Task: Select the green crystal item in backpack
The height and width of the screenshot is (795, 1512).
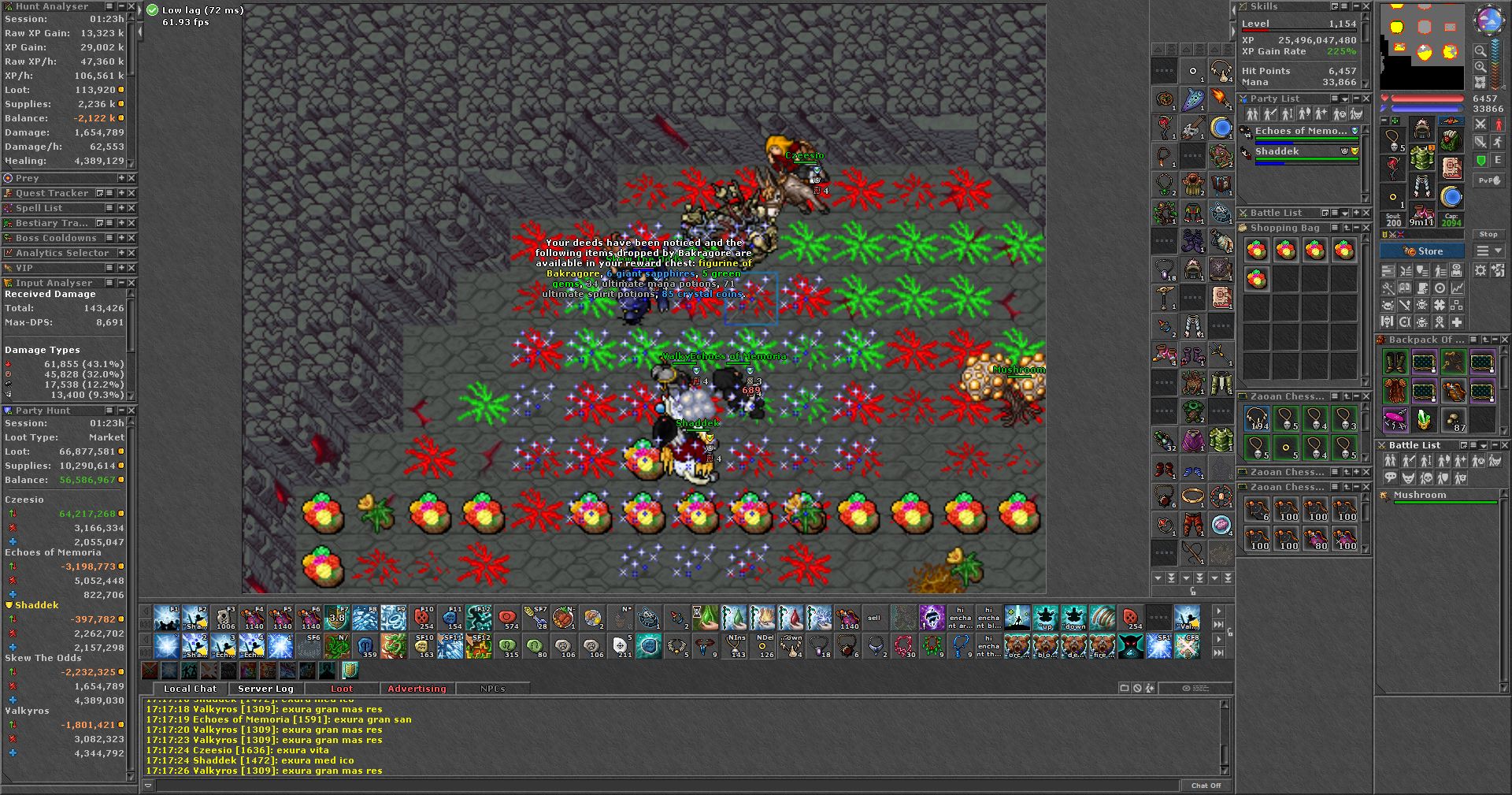Action: tap(1424, 420)
